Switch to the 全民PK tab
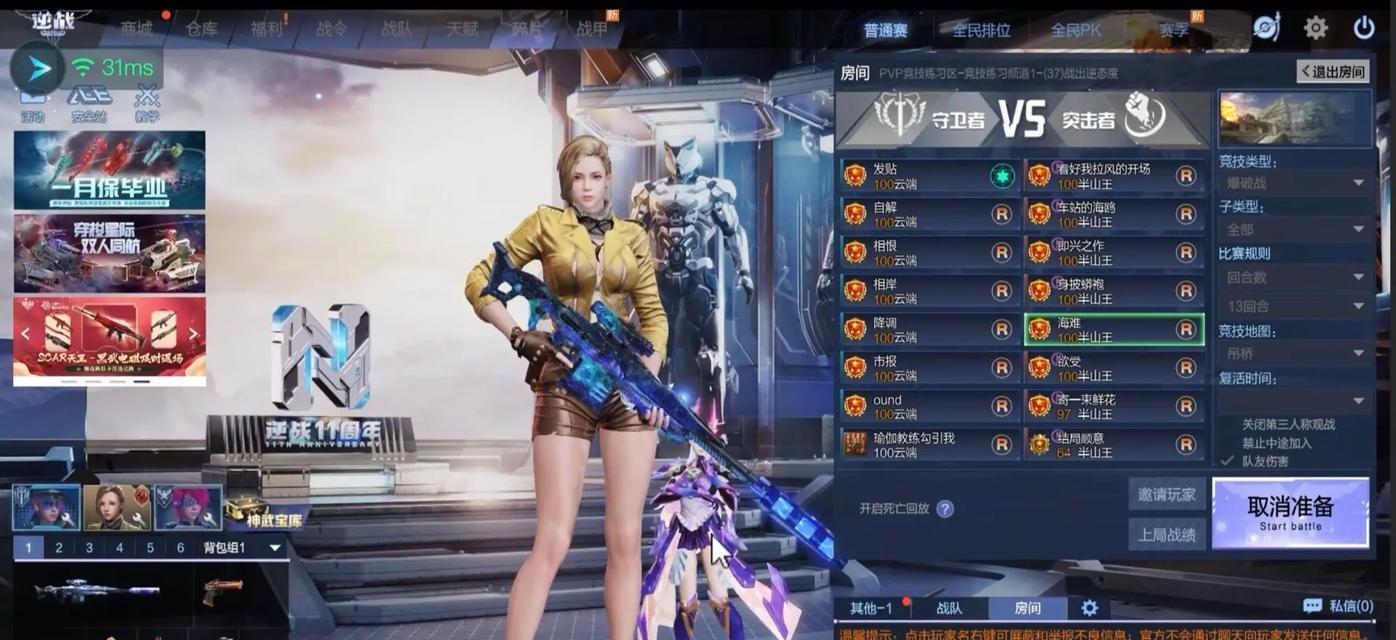The width and height of the screenshot is (1396, 640). pos(1075,30)
